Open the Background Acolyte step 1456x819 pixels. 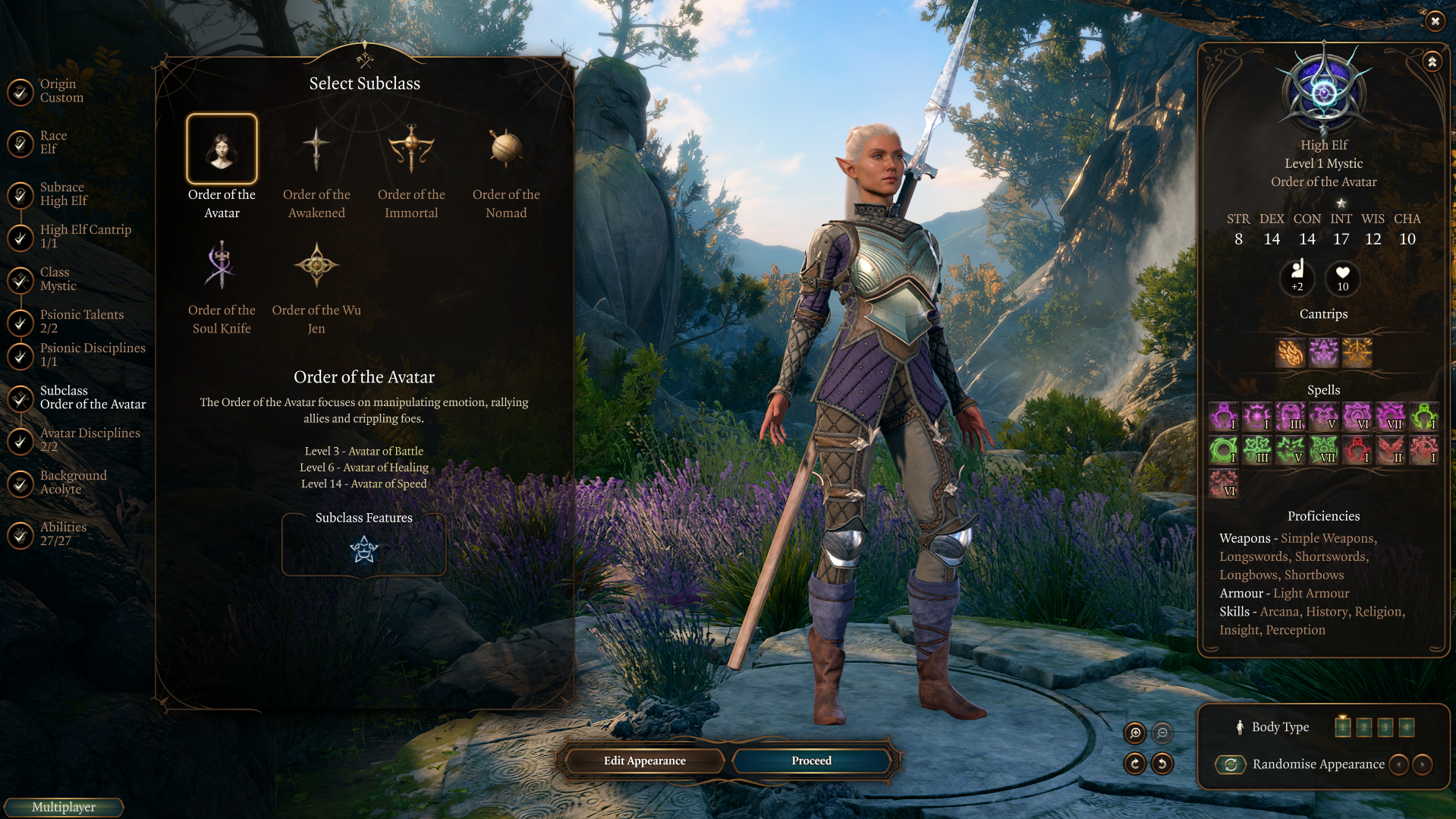[73, 483]
